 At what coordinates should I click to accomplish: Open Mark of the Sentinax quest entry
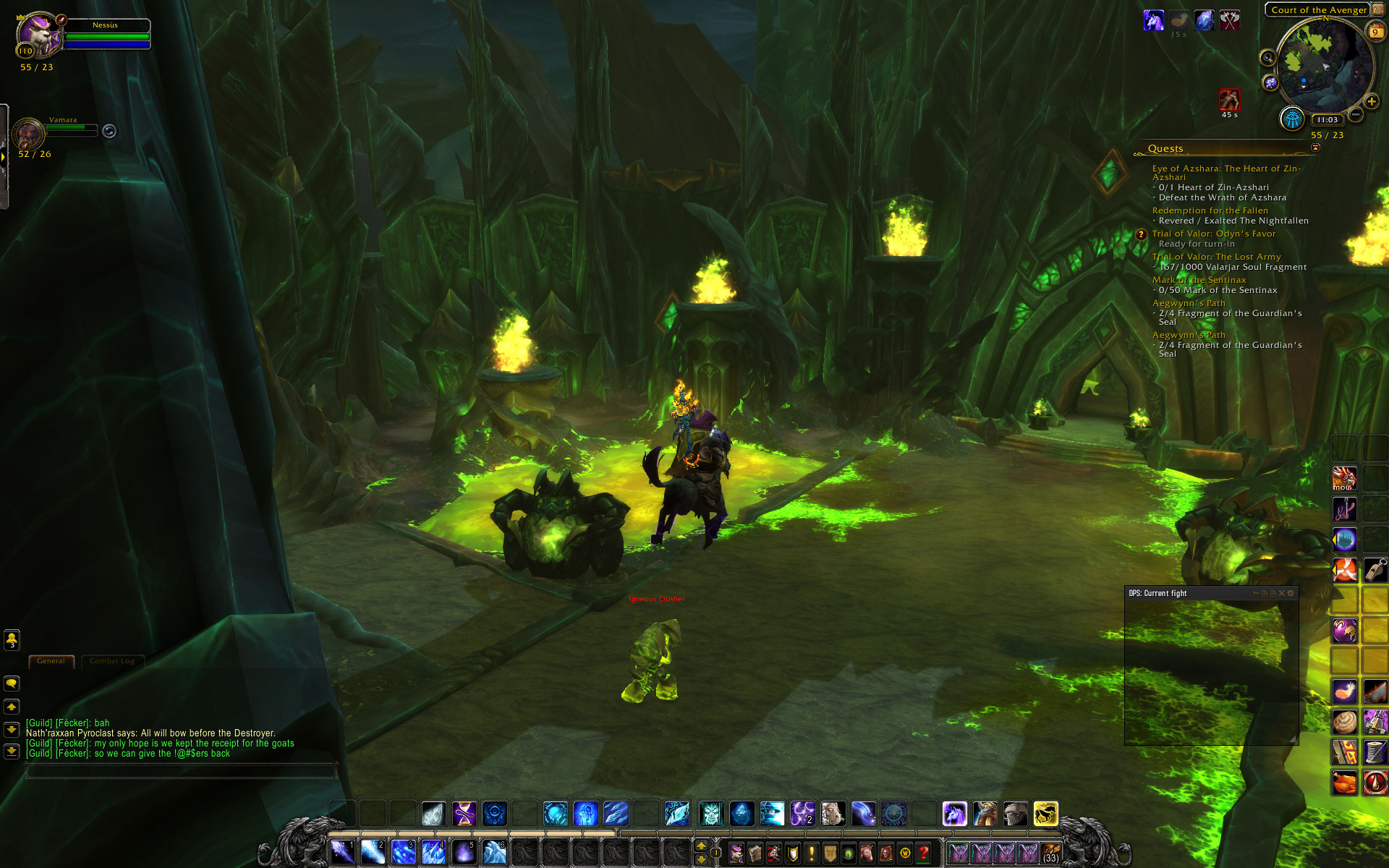[1199, 280]
